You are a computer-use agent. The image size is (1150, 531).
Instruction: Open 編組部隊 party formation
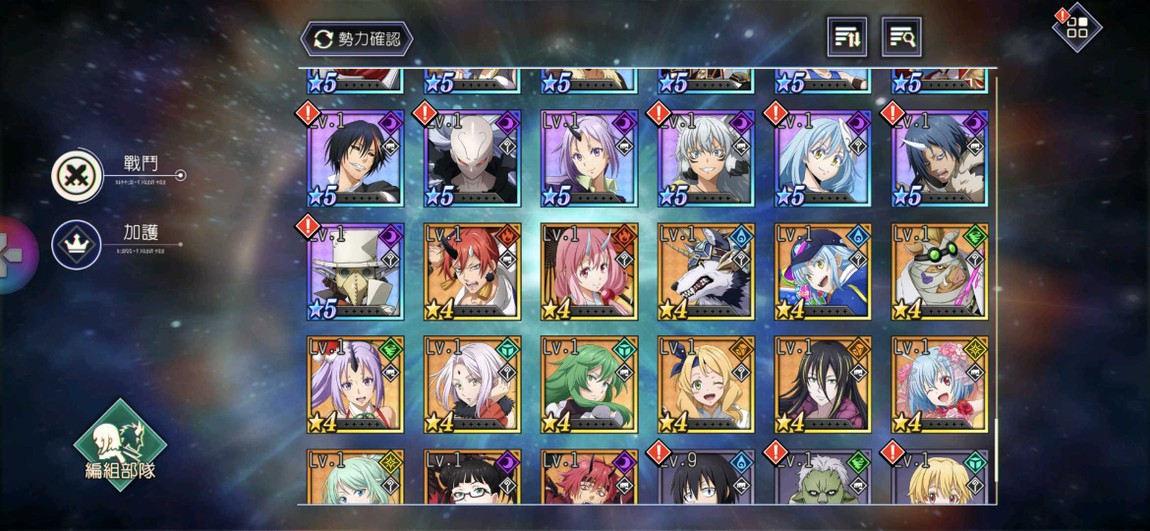click(120, 446)
